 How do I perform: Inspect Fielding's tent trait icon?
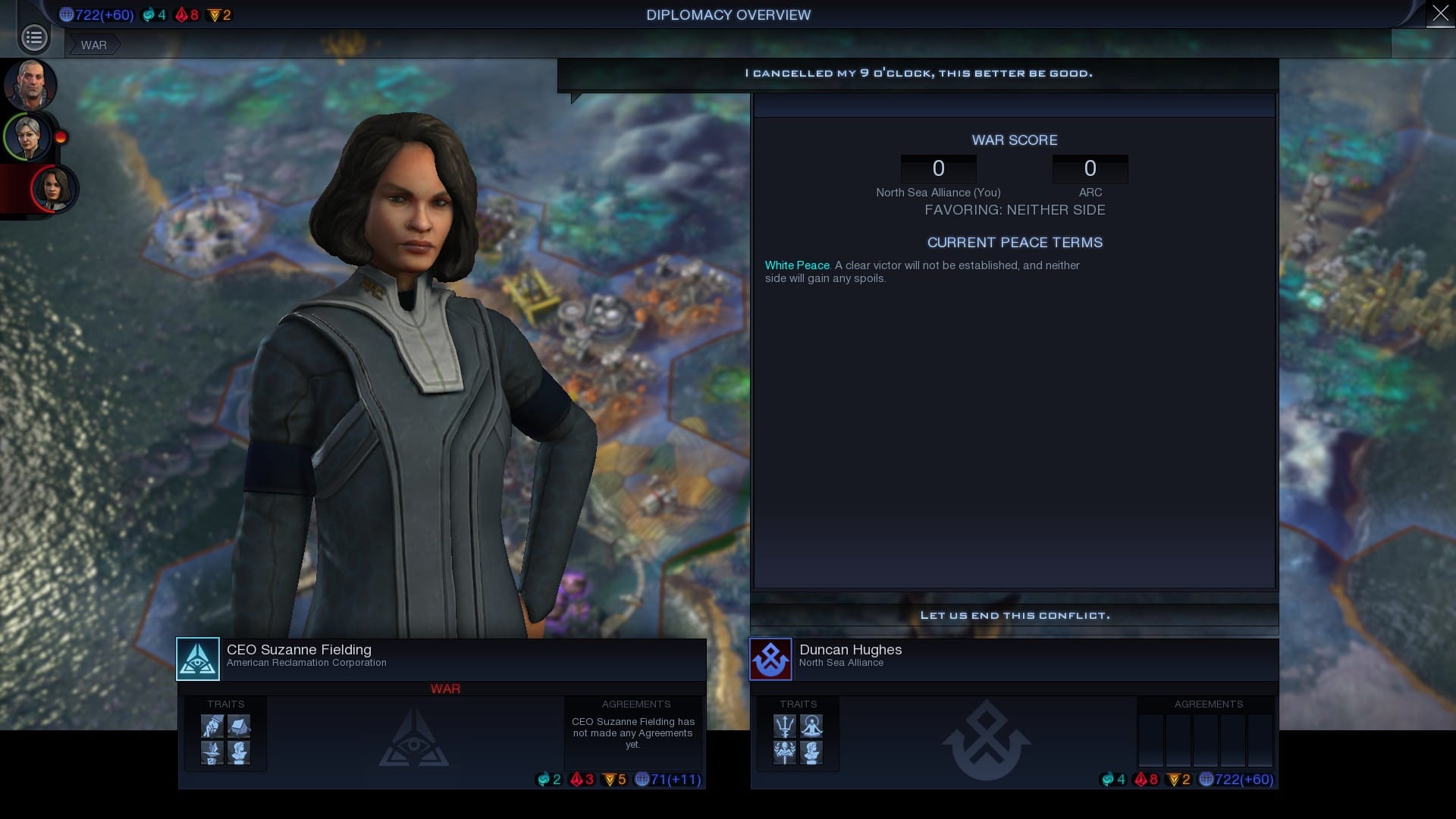point(239,726)
